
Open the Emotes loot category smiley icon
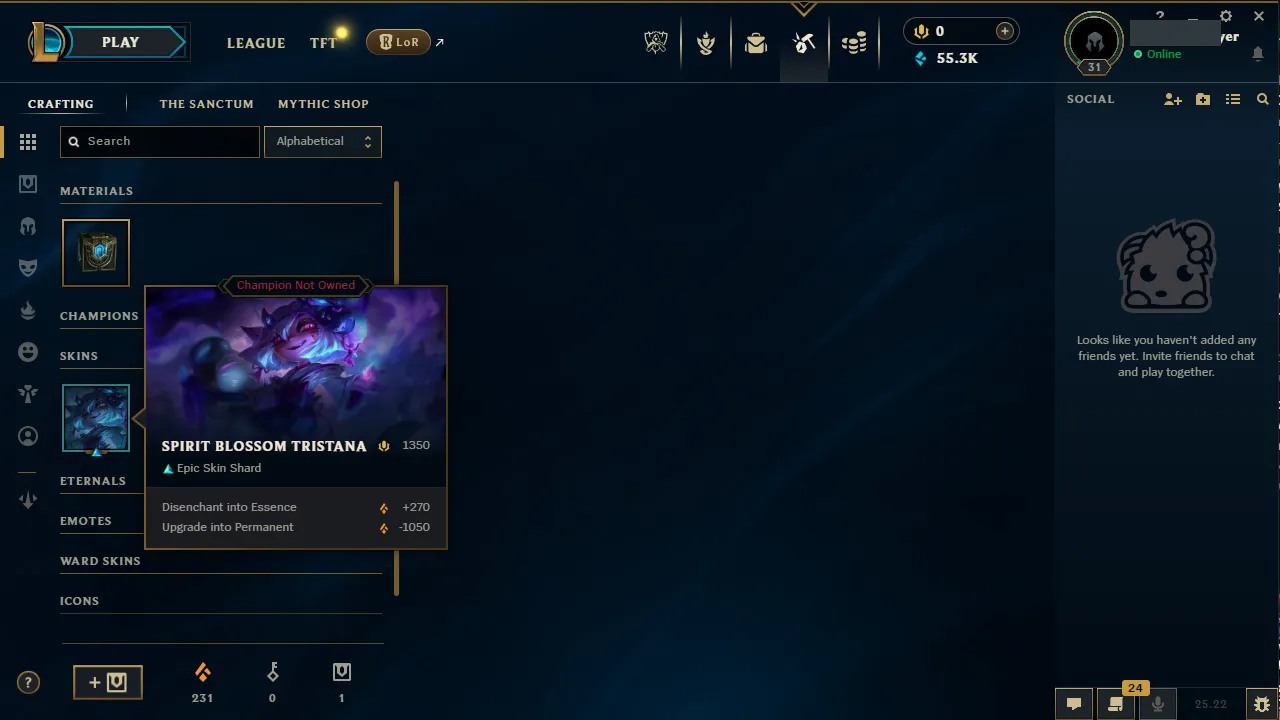[x=28, y=351]
